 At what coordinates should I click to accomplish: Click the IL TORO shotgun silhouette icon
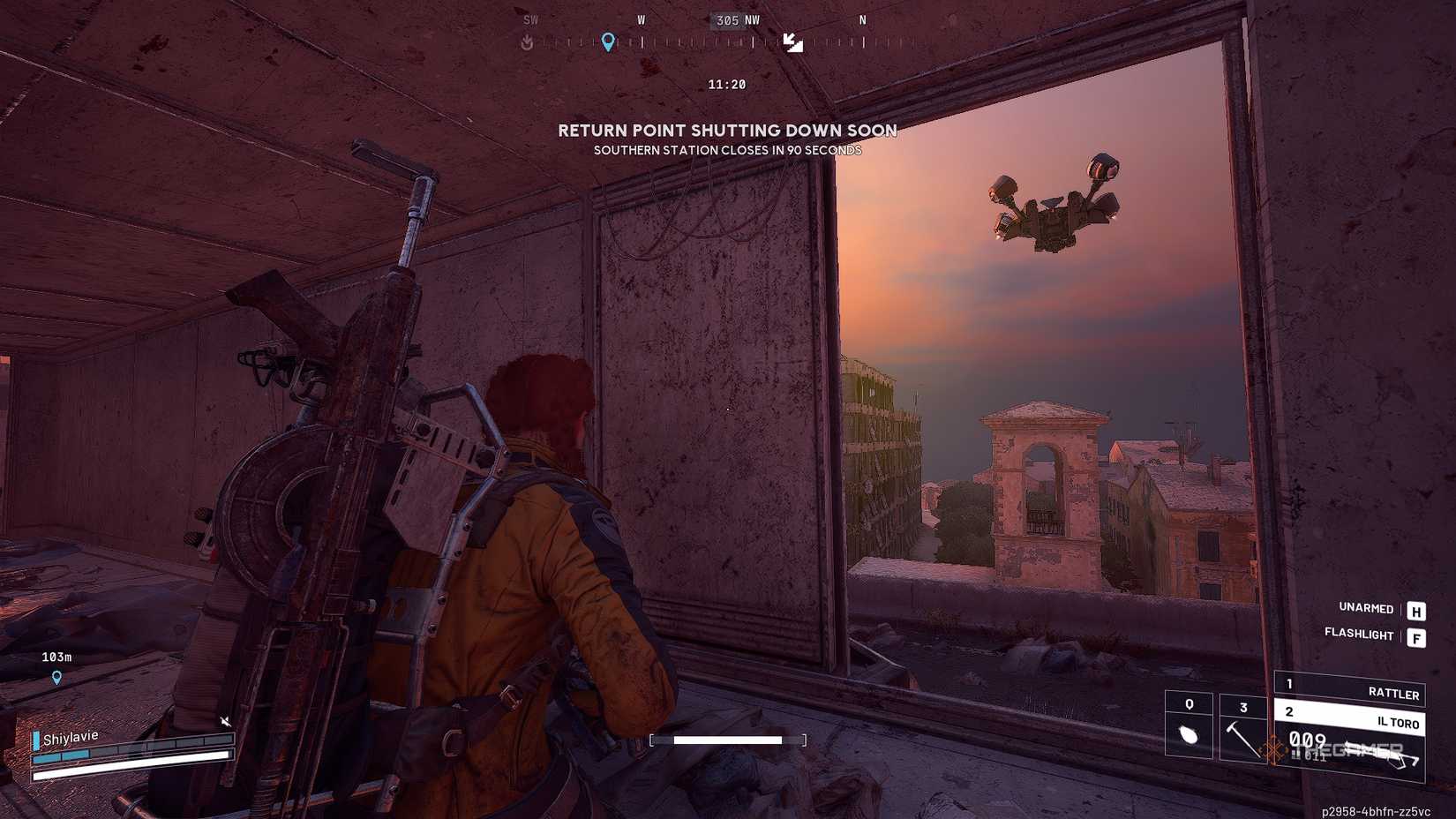pyautogui.click(x=1383, y=754)
